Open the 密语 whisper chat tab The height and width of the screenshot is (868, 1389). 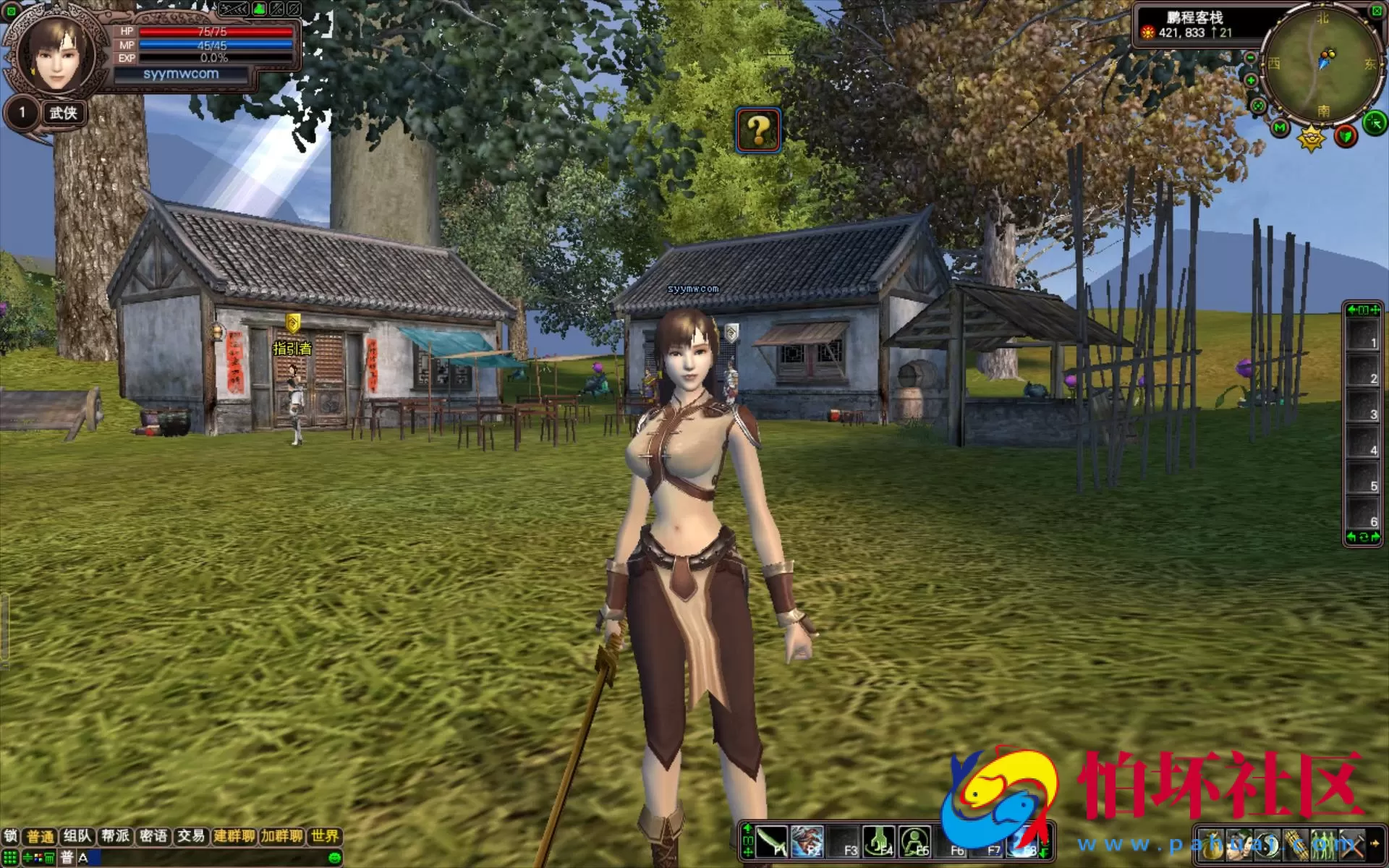(x=153, y=836)
